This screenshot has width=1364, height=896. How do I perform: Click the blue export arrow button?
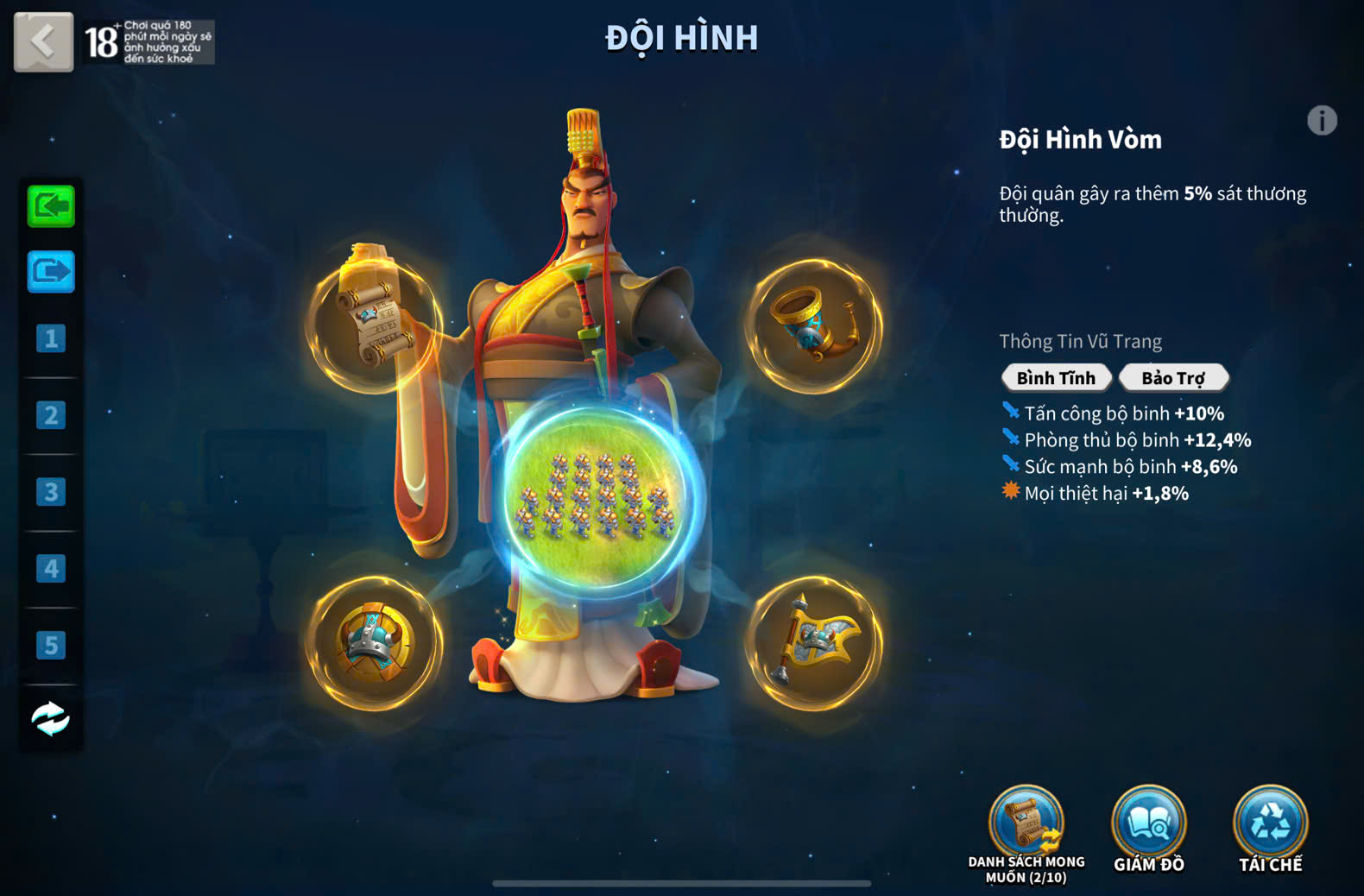click(x=51, y=272)
